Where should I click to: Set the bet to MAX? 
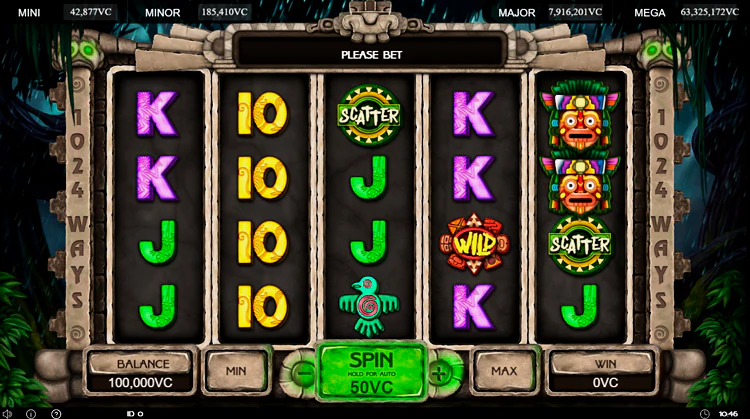click(503, 370)
